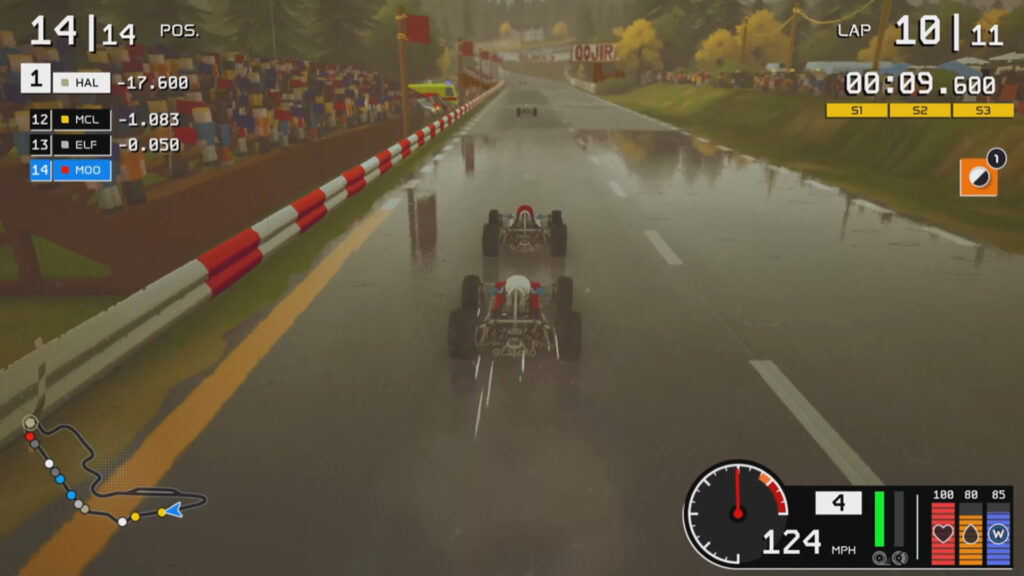Open the track minimap
Screen dimensions: 1024x576
(x=110, y=472)
